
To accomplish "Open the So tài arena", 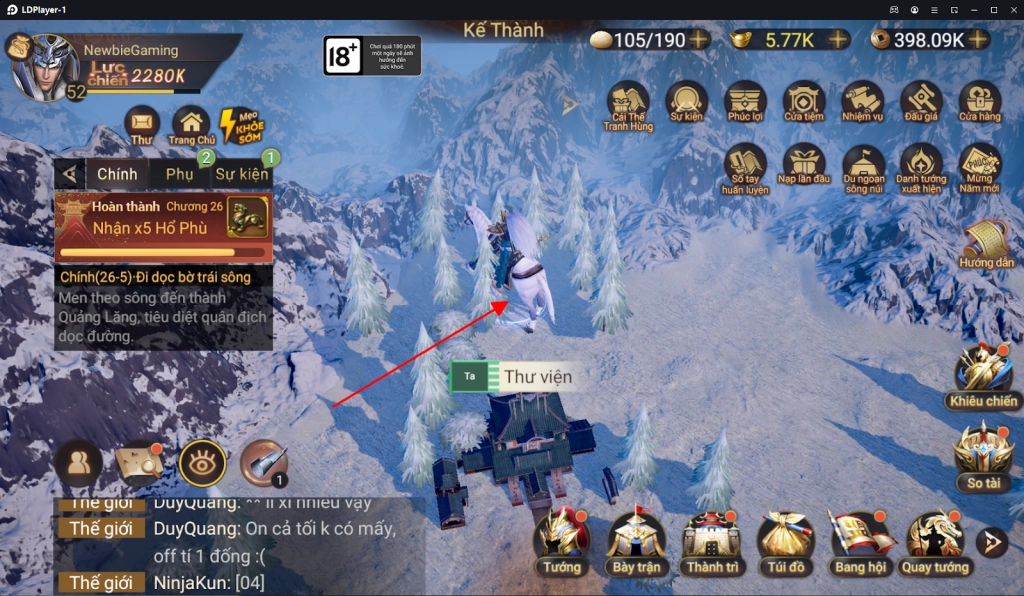I will (x=984, y=455).
